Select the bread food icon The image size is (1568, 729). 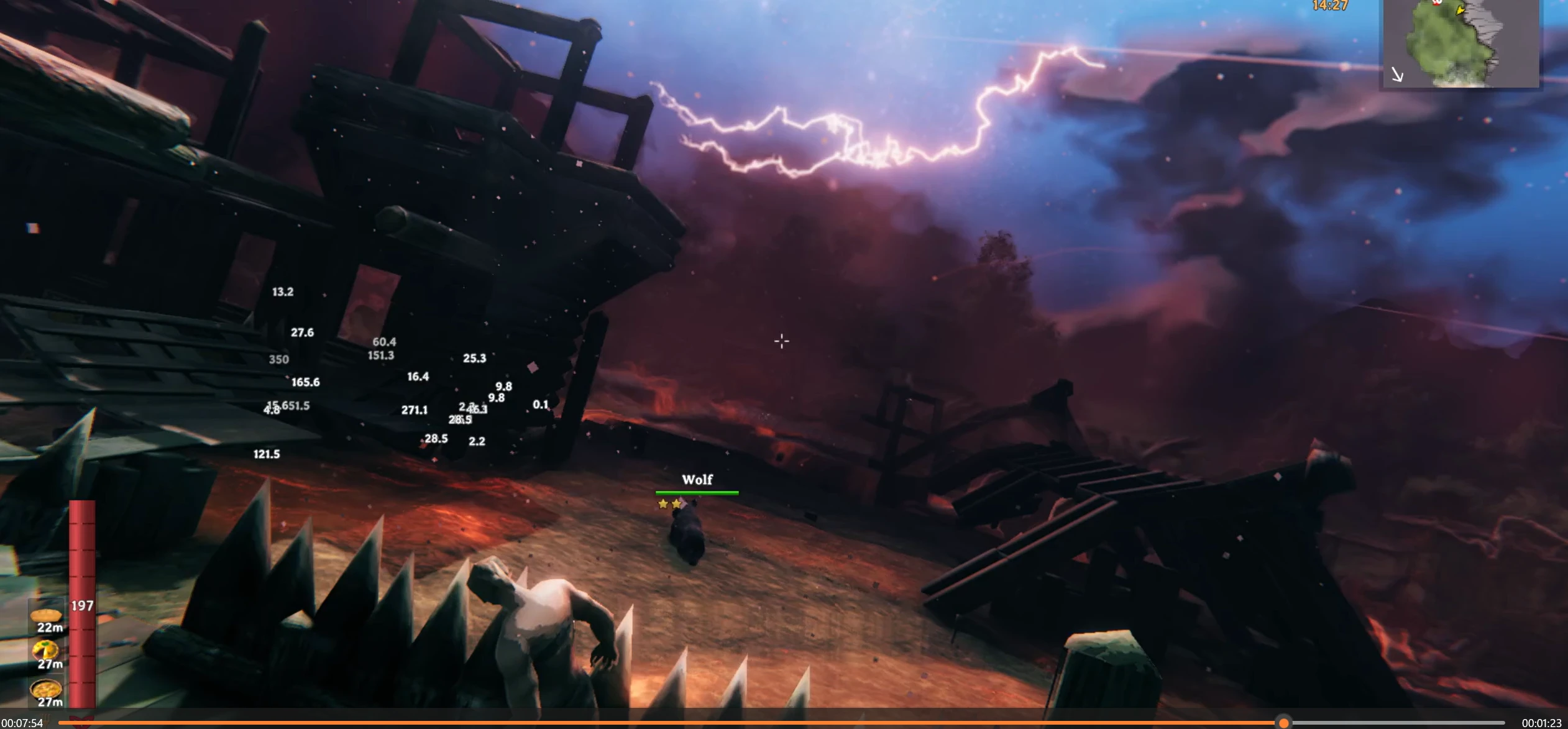tap(46, 615)
